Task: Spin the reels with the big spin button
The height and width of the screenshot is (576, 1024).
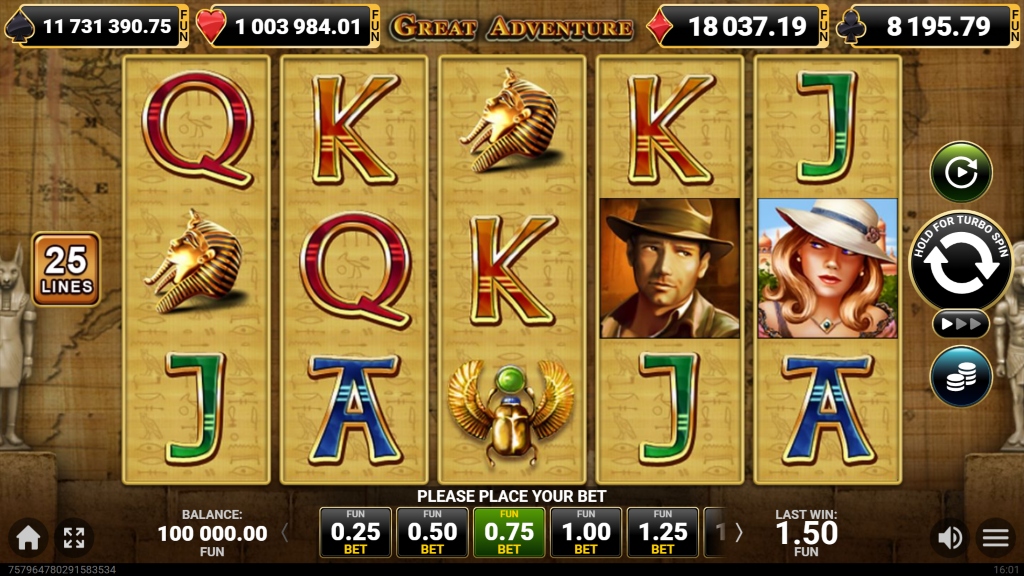Action: point(960,261)
